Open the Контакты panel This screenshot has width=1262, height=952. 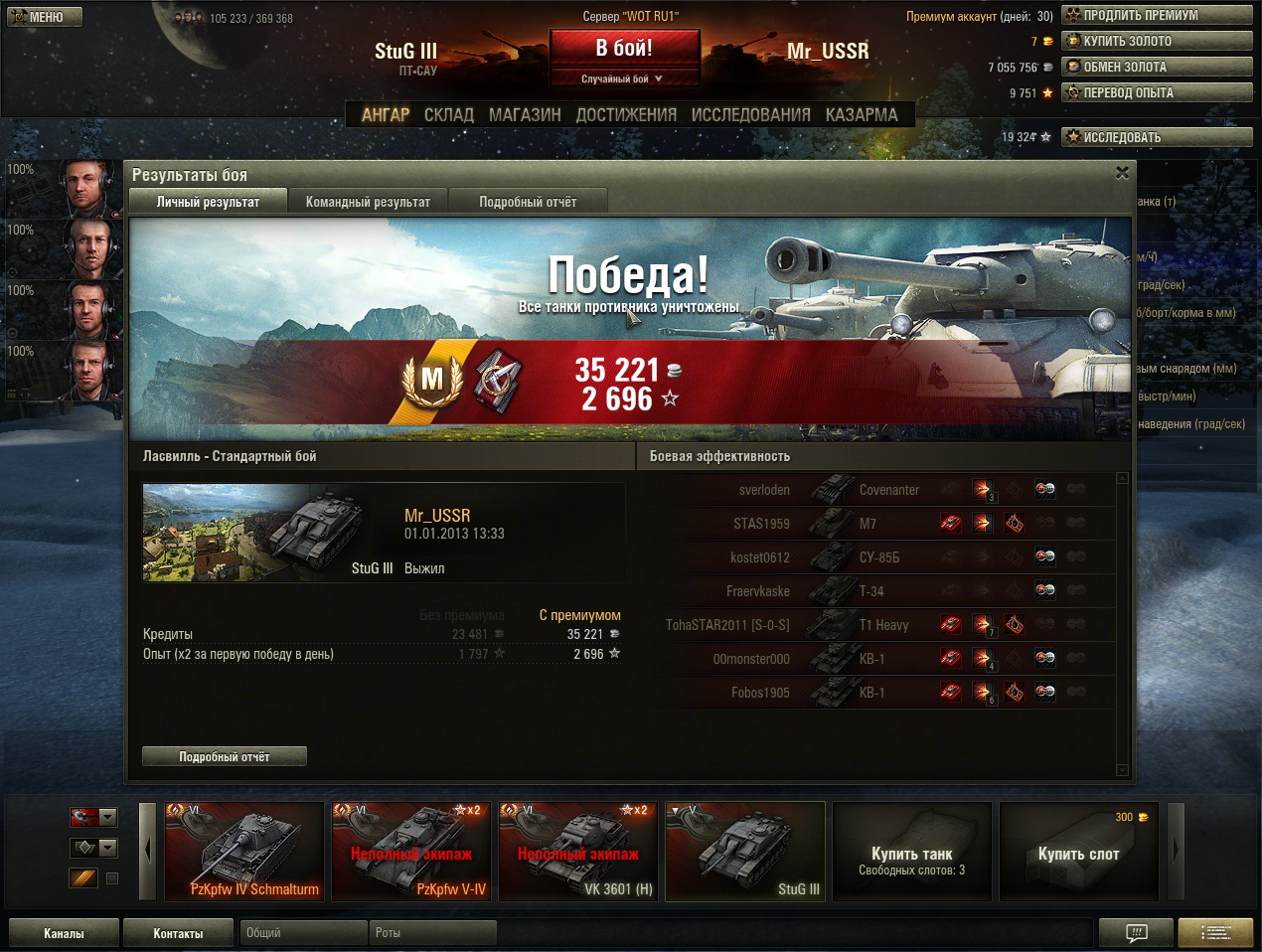tap(178, 933)
